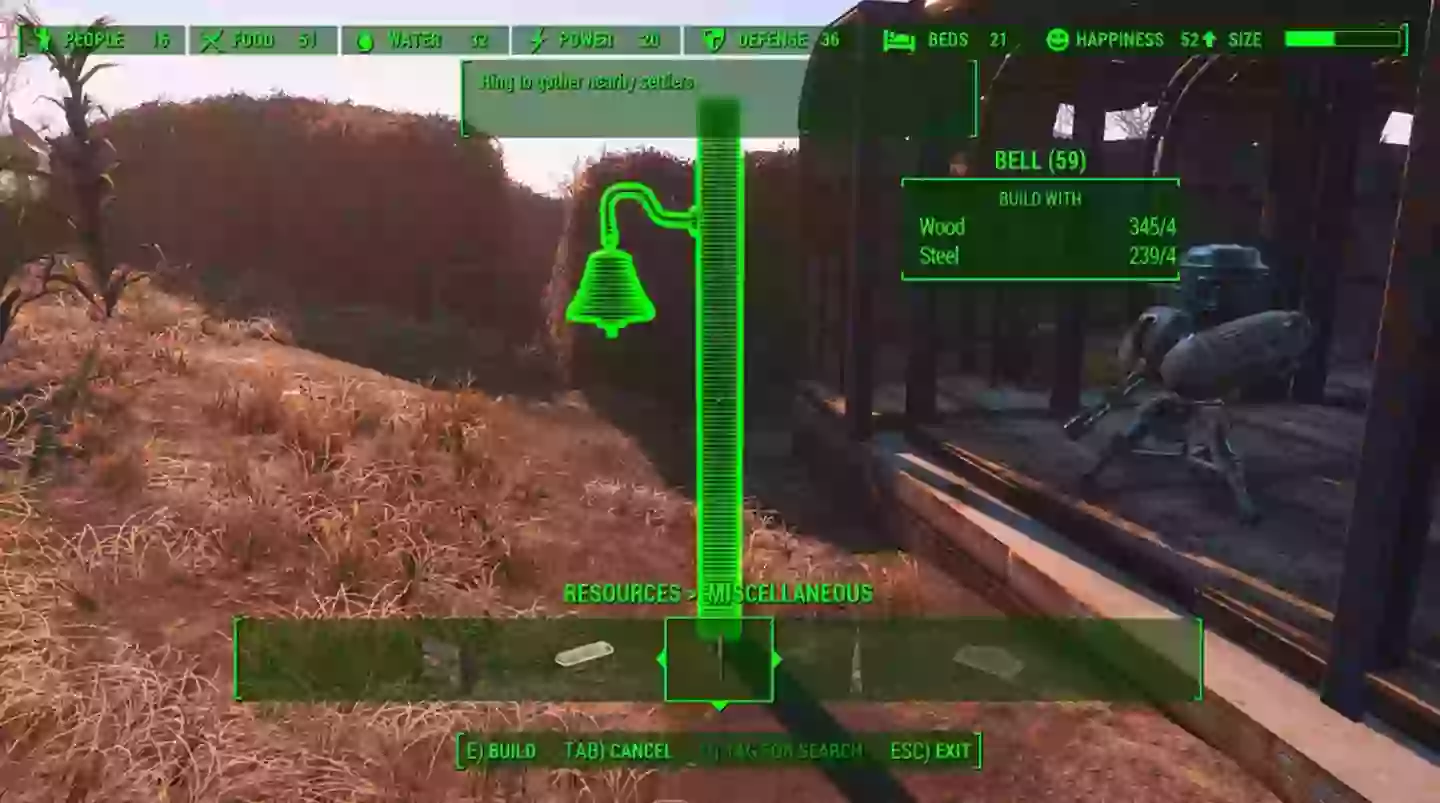The image size is (1440, 803).
Task: Open the Resources > Miscellaneous category header
Action: 718,593
